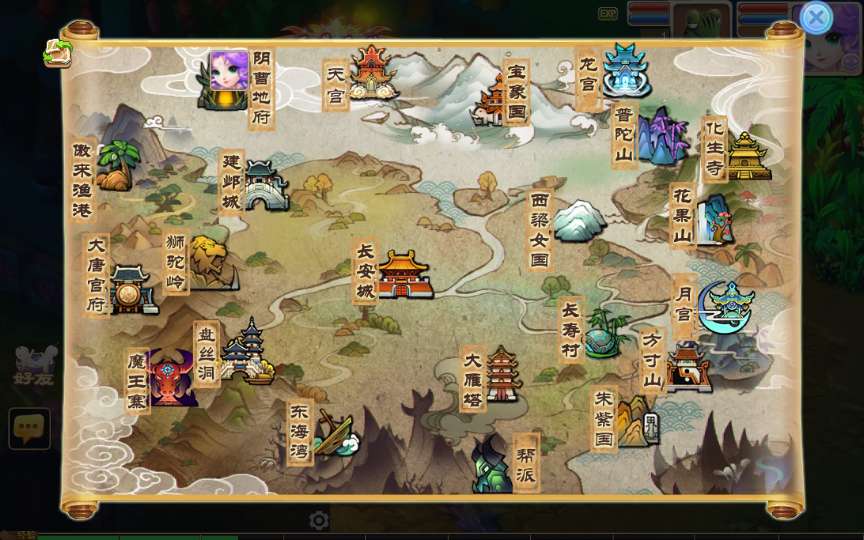Pick 普陀山 on the map

[660, 137]
